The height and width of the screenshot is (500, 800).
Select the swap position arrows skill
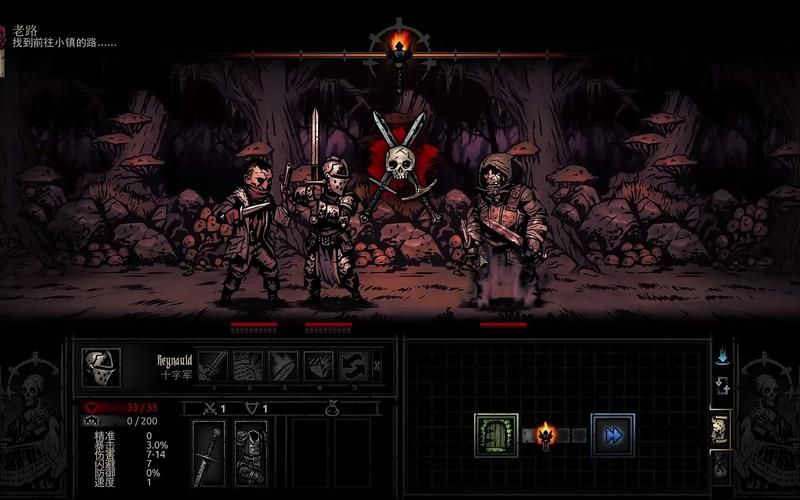click(x=353, y=366)
